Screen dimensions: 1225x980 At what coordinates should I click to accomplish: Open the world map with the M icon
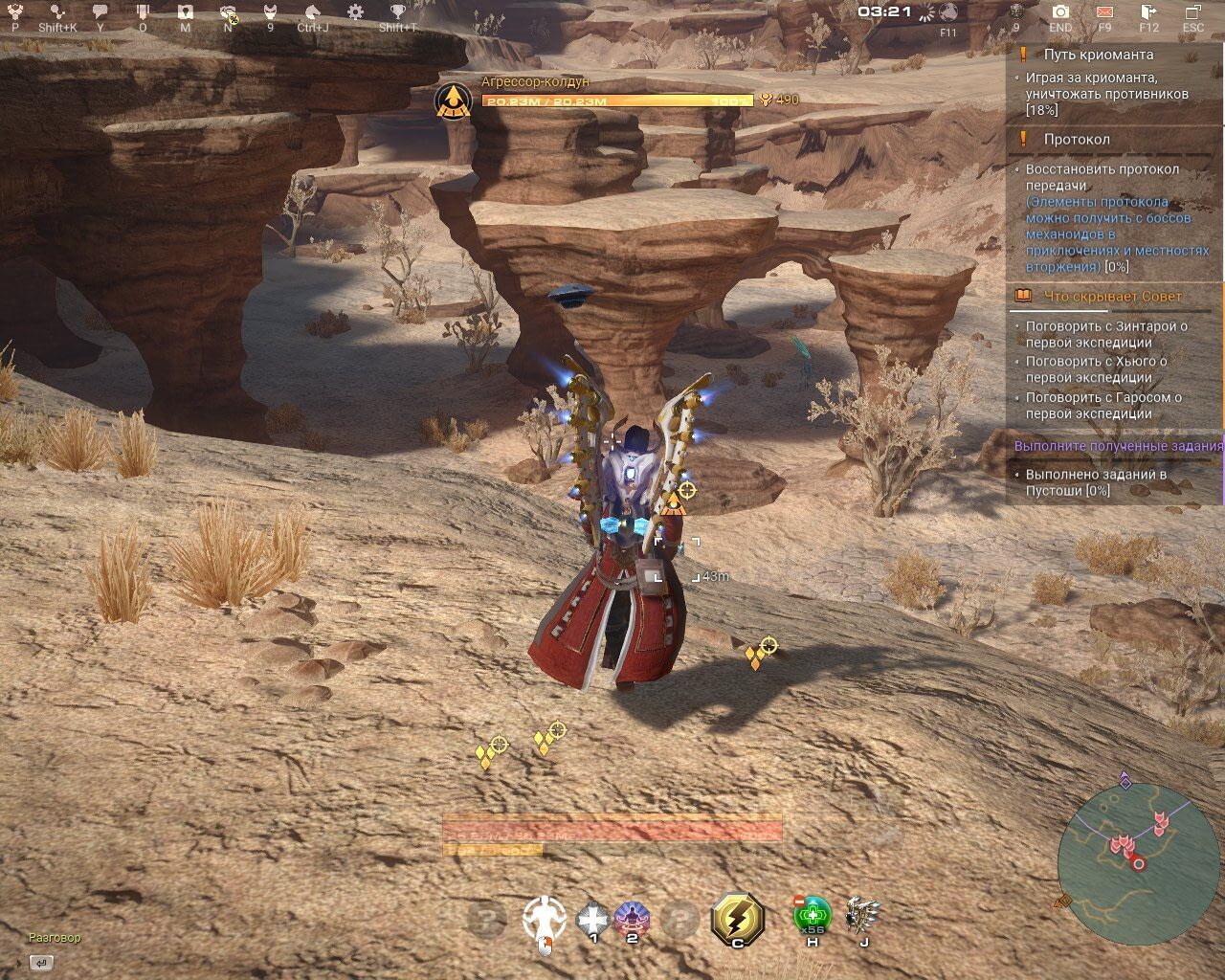pos(185,12)
